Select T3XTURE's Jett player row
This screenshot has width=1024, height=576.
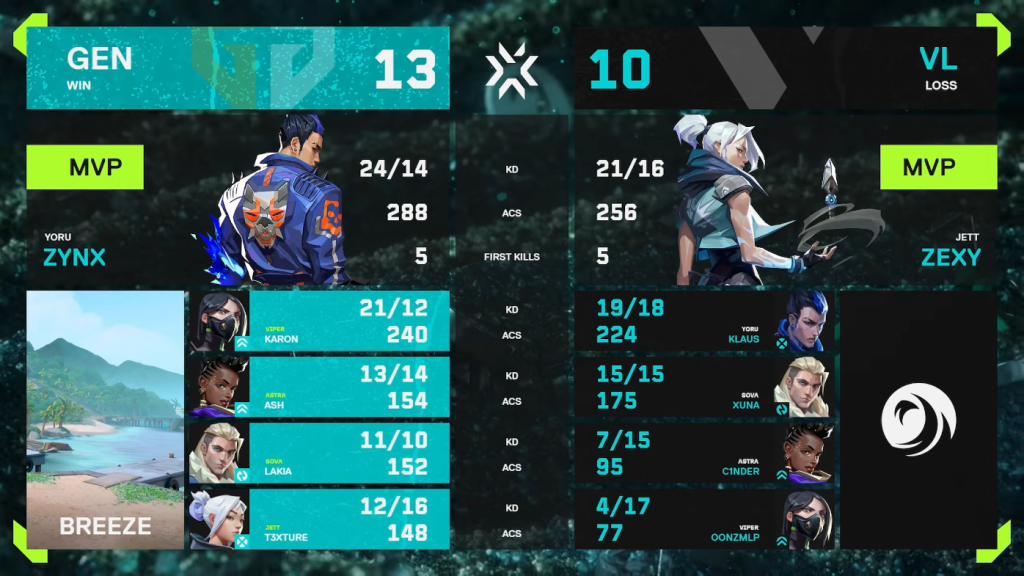[x=320, y=519]
